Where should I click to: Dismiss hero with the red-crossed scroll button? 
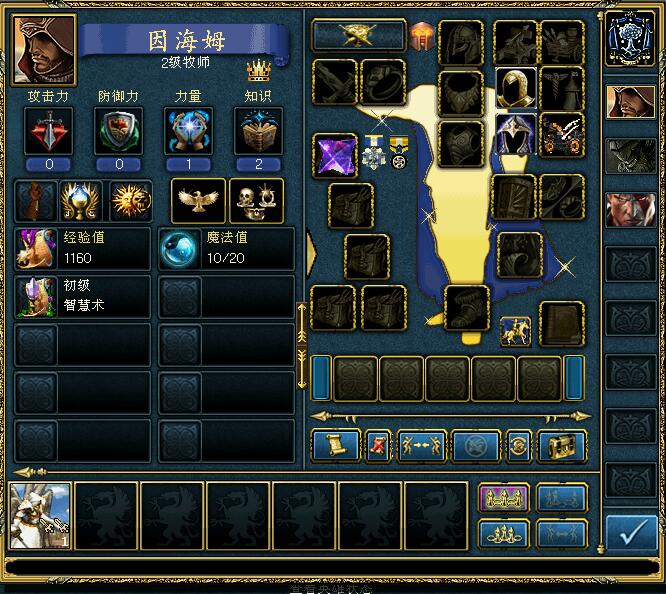[378, 445]
